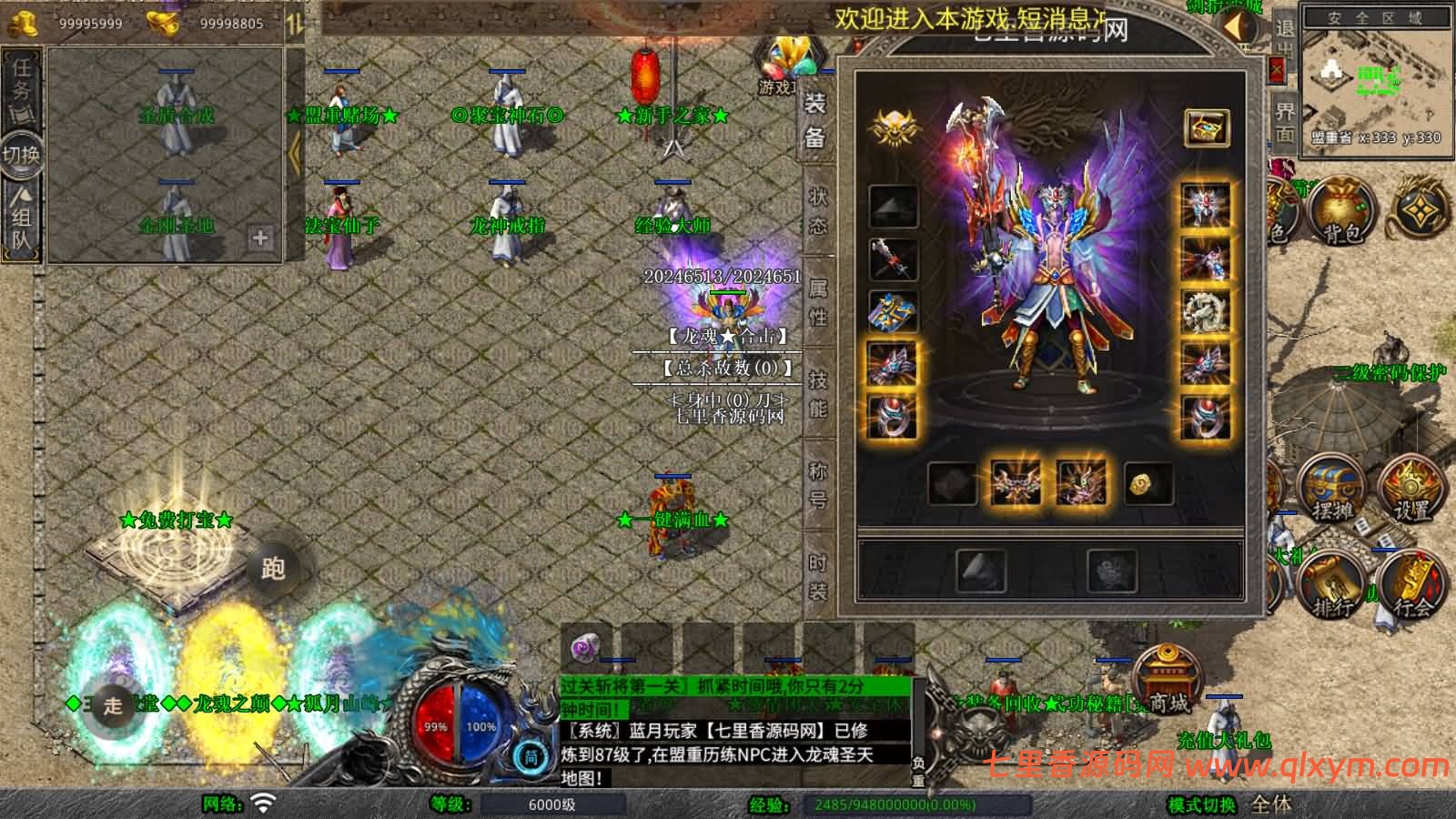
Task: Open the 摆摊 stall icon
Action: point(1331,489)
